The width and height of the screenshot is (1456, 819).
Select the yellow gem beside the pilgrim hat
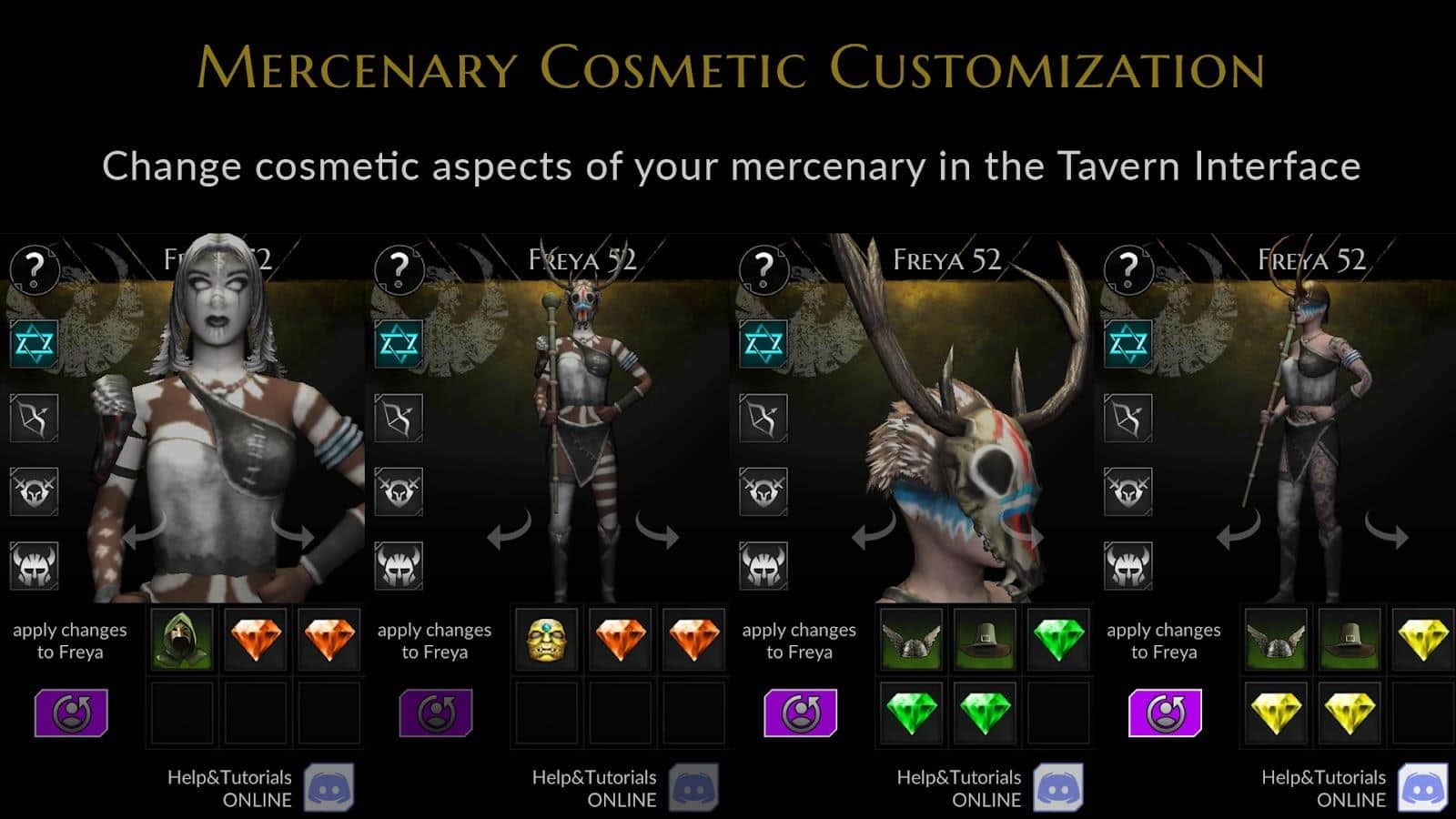pyautogui.click(x=1423, y=640)
